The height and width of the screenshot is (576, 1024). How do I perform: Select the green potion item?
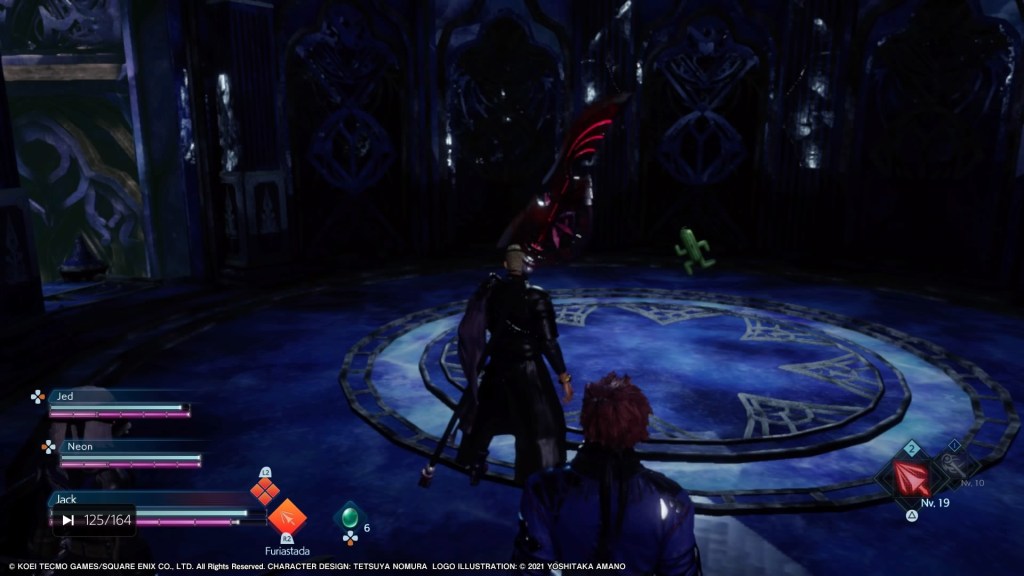point(349,517)
